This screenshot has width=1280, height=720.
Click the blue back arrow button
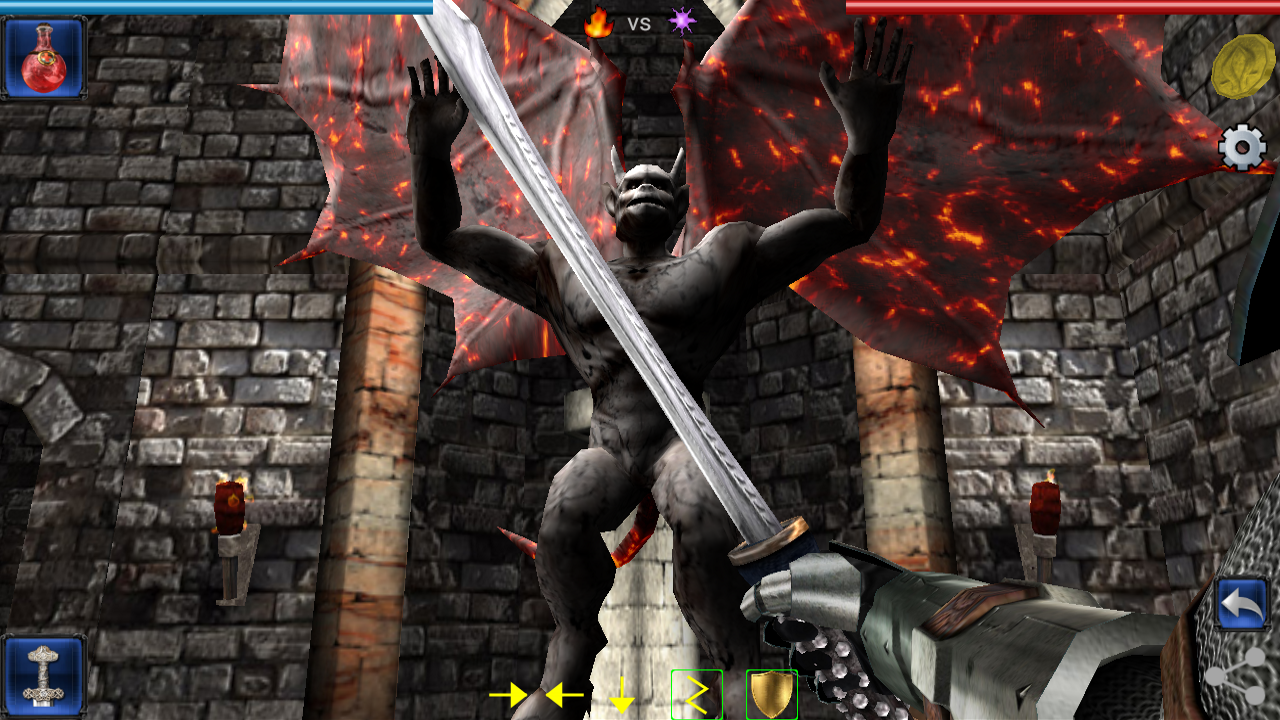1243,604
